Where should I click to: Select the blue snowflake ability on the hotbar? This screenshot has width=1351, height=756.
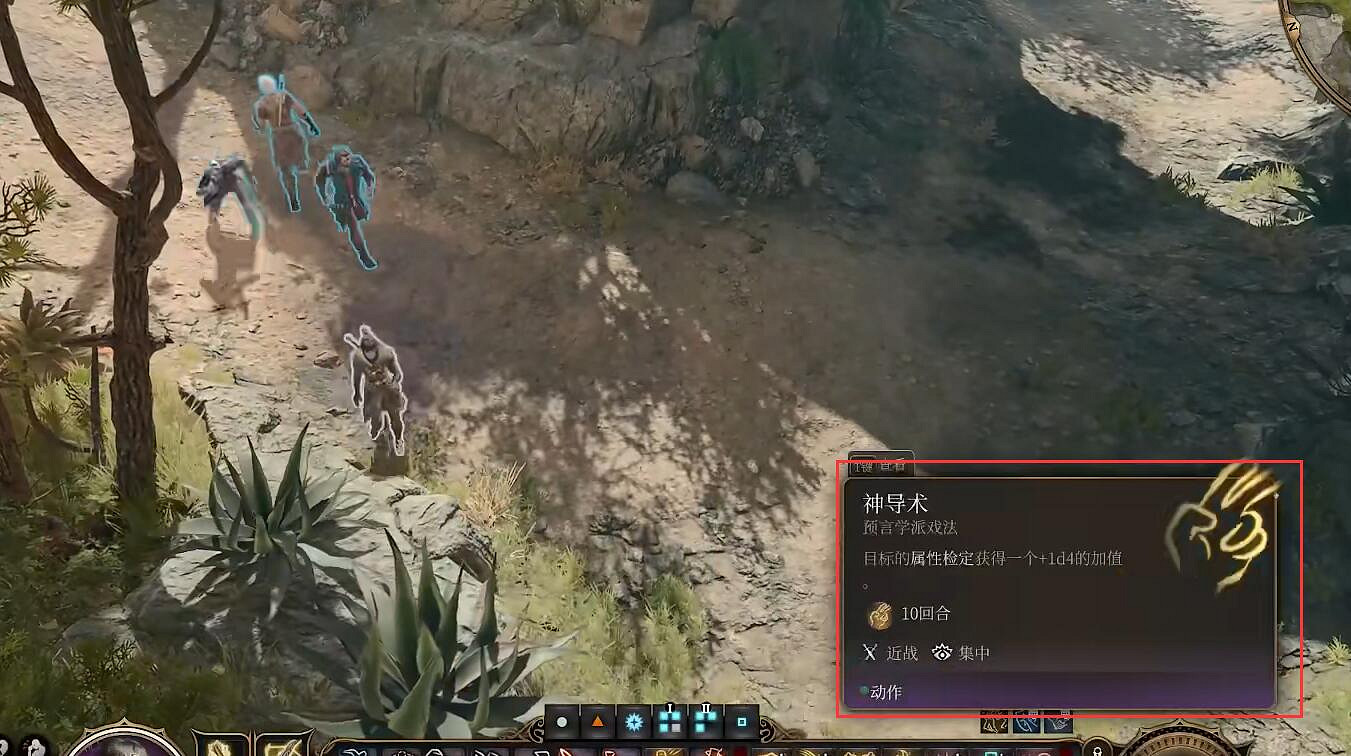(635, 722)
